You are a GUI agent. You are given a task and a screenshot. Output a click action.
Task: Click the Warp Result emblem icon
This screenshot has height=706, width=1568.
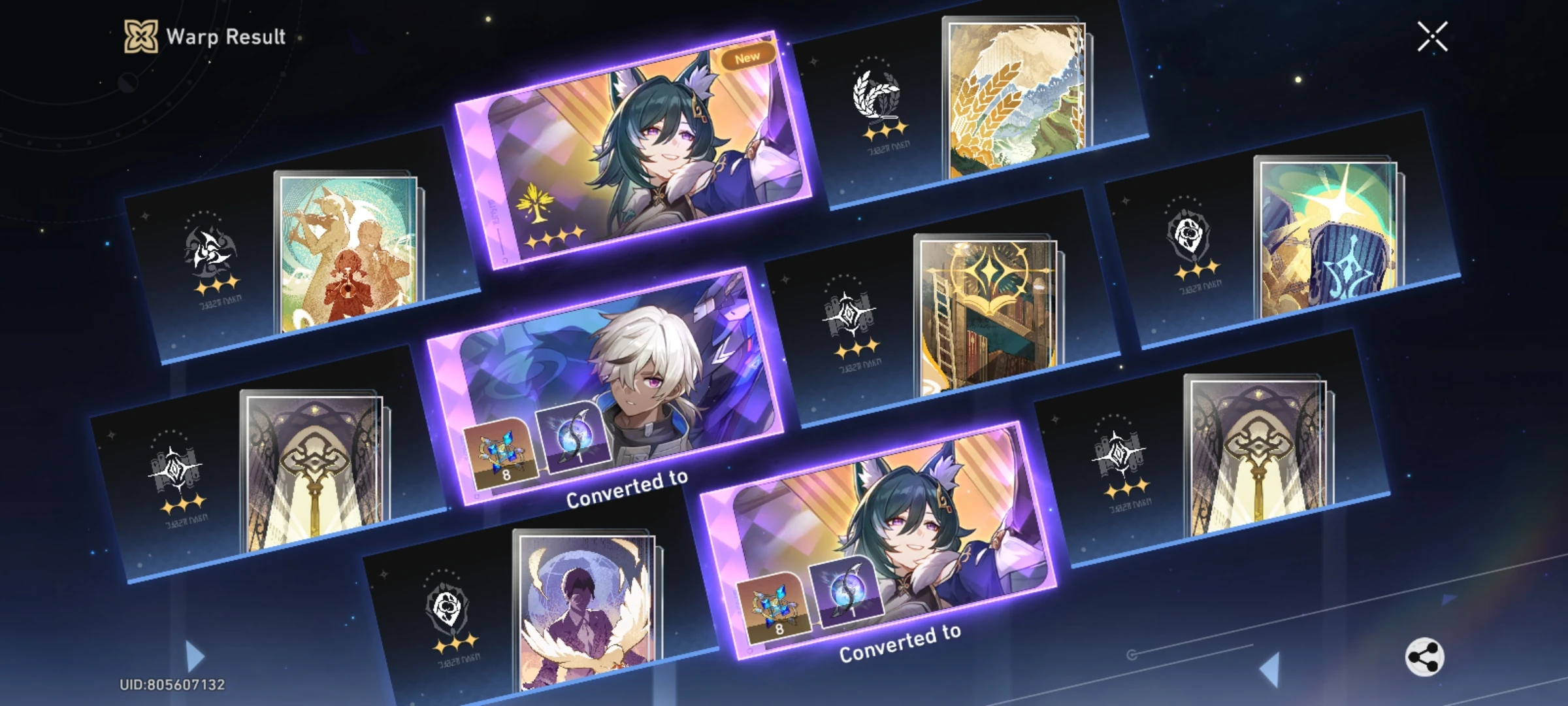point(142,37)
